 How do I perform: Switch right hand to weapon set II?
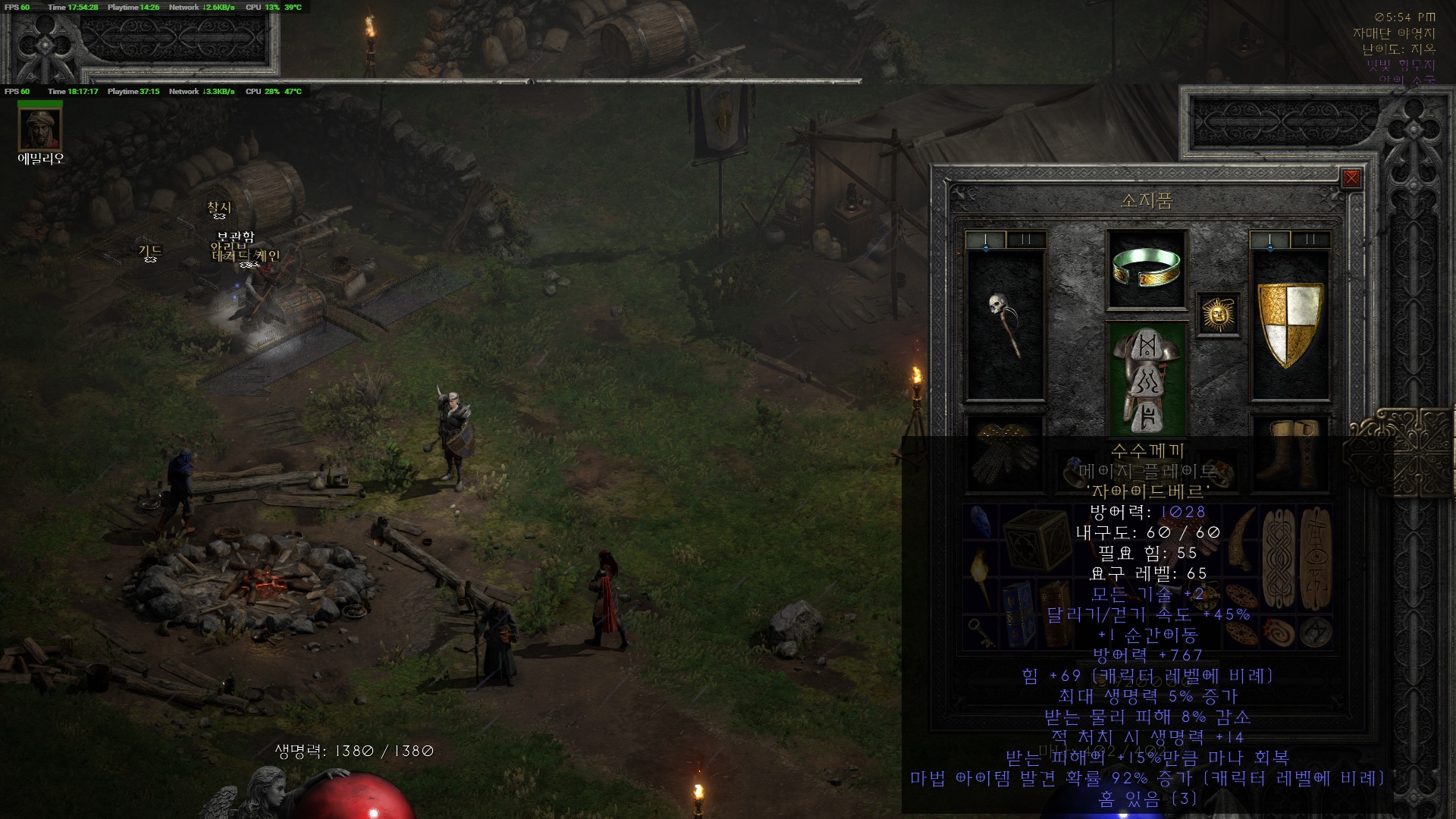point(1310,240)
